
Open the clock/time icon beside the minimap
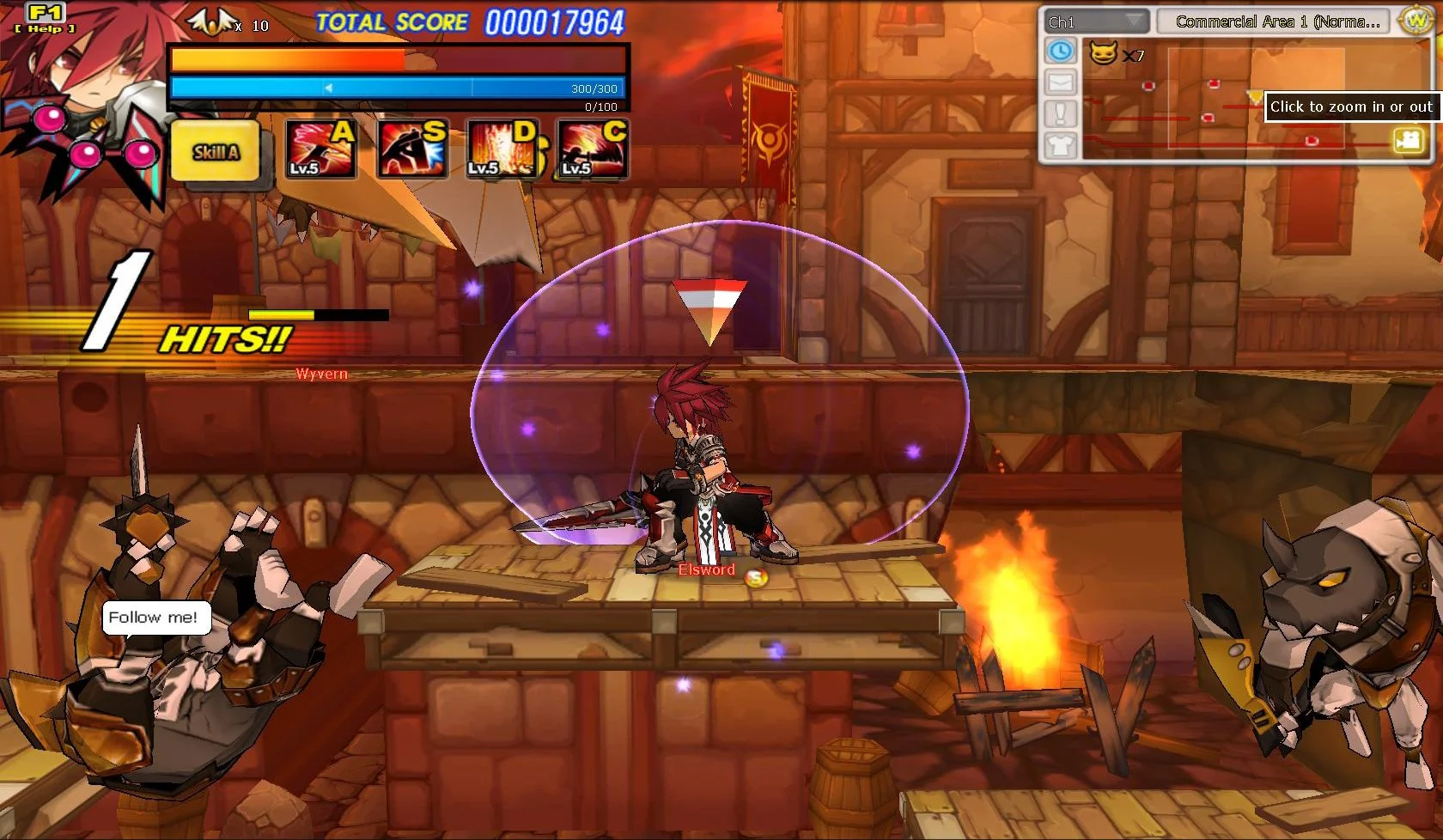1062,52
